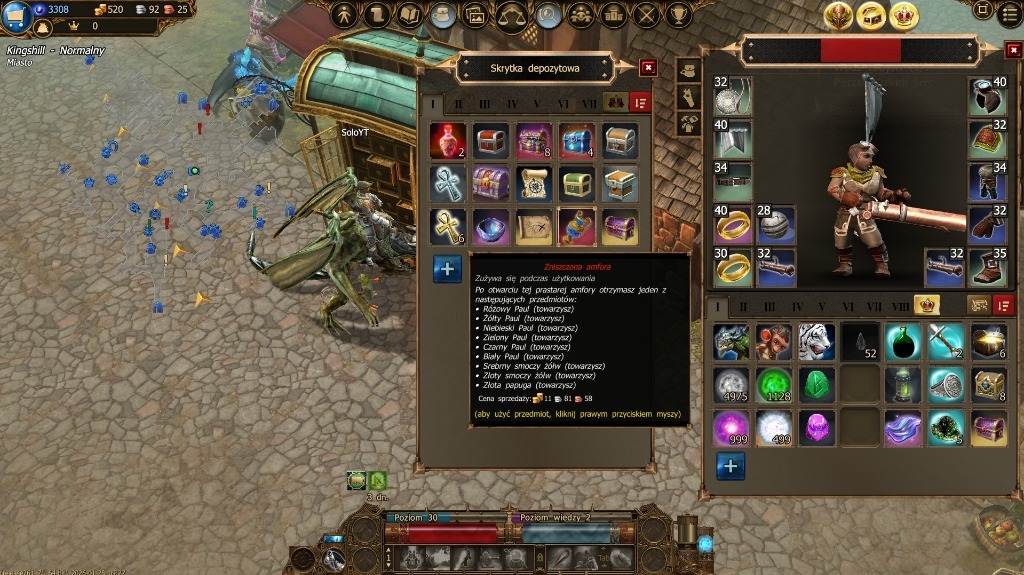Open inventory tab VIII
Screen dimensions: 1024x575
[901, 306]
